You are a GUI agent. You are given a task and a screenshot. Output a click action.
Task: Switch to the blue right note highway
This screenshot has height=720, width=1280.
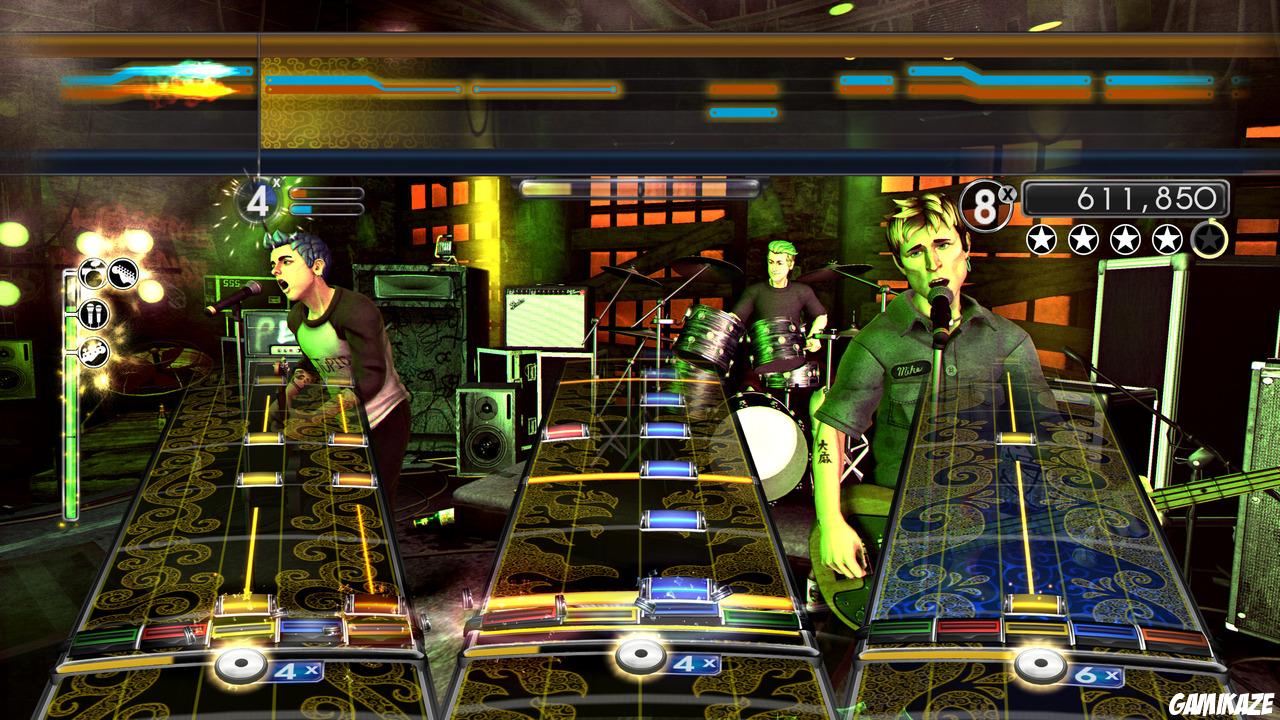pyautogui.click(x=1030, y=520)
